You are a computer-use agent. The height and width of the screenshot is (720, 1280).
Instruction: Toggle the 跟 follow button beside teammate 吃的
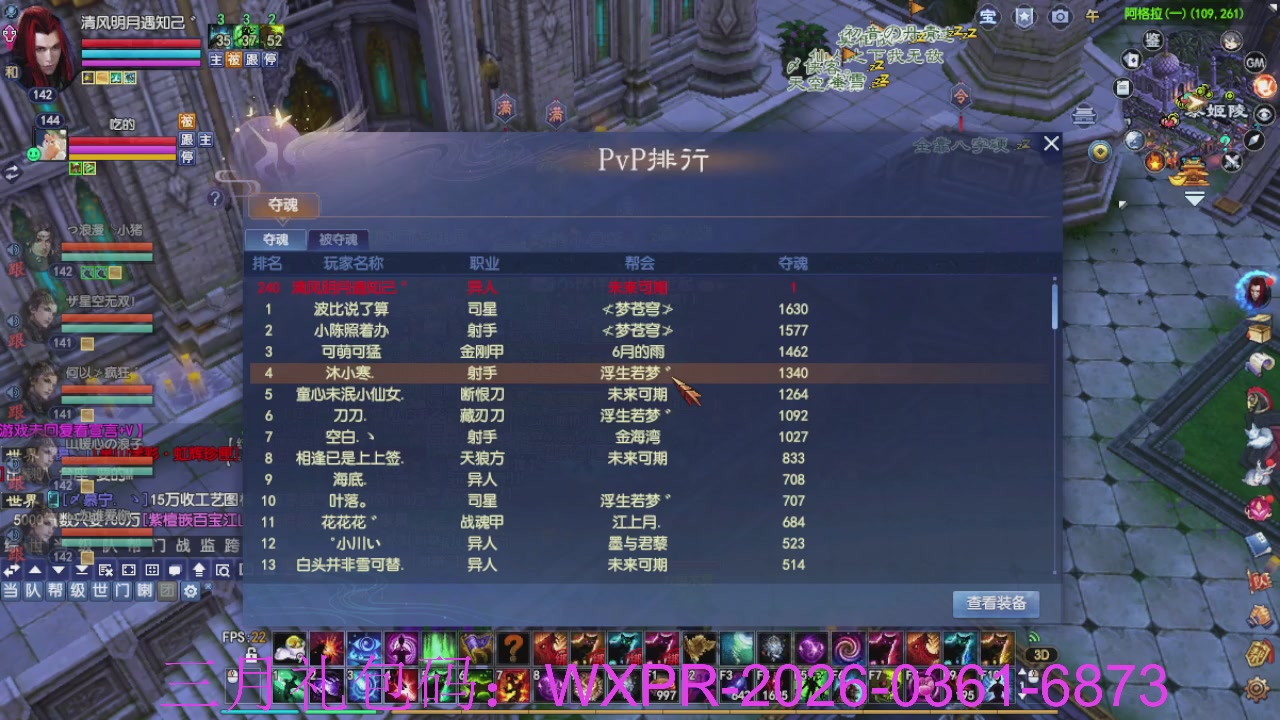click(186, 141)
